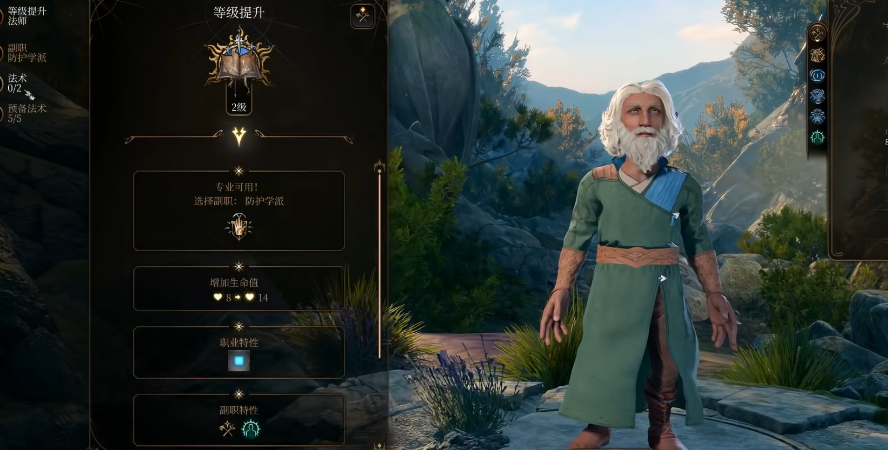The height and width of the screenshot is (450, 888).
Task: Choose the Abjuration school hand icon
Action: click(238, 228)
